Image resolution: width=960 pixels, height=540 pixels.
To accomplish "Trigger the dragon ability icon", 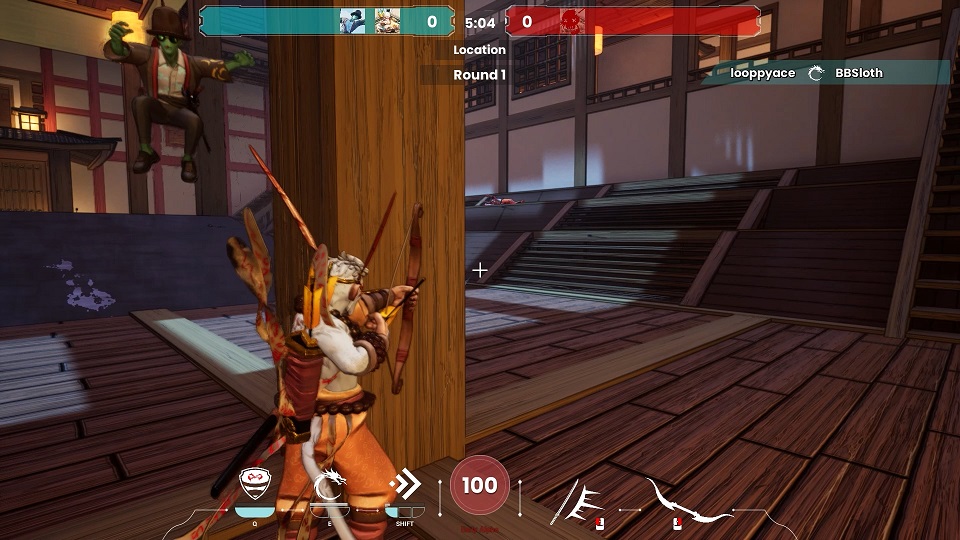I will tap(329, 487).
